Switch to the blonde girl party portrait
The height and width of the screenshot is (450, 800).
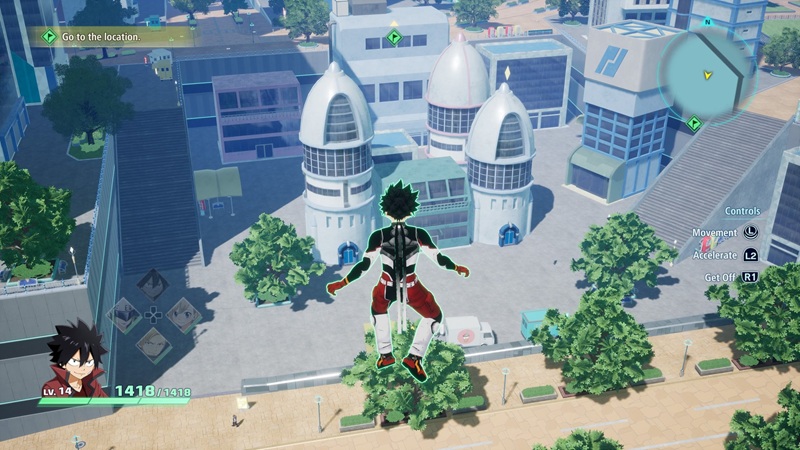point(183,314)
